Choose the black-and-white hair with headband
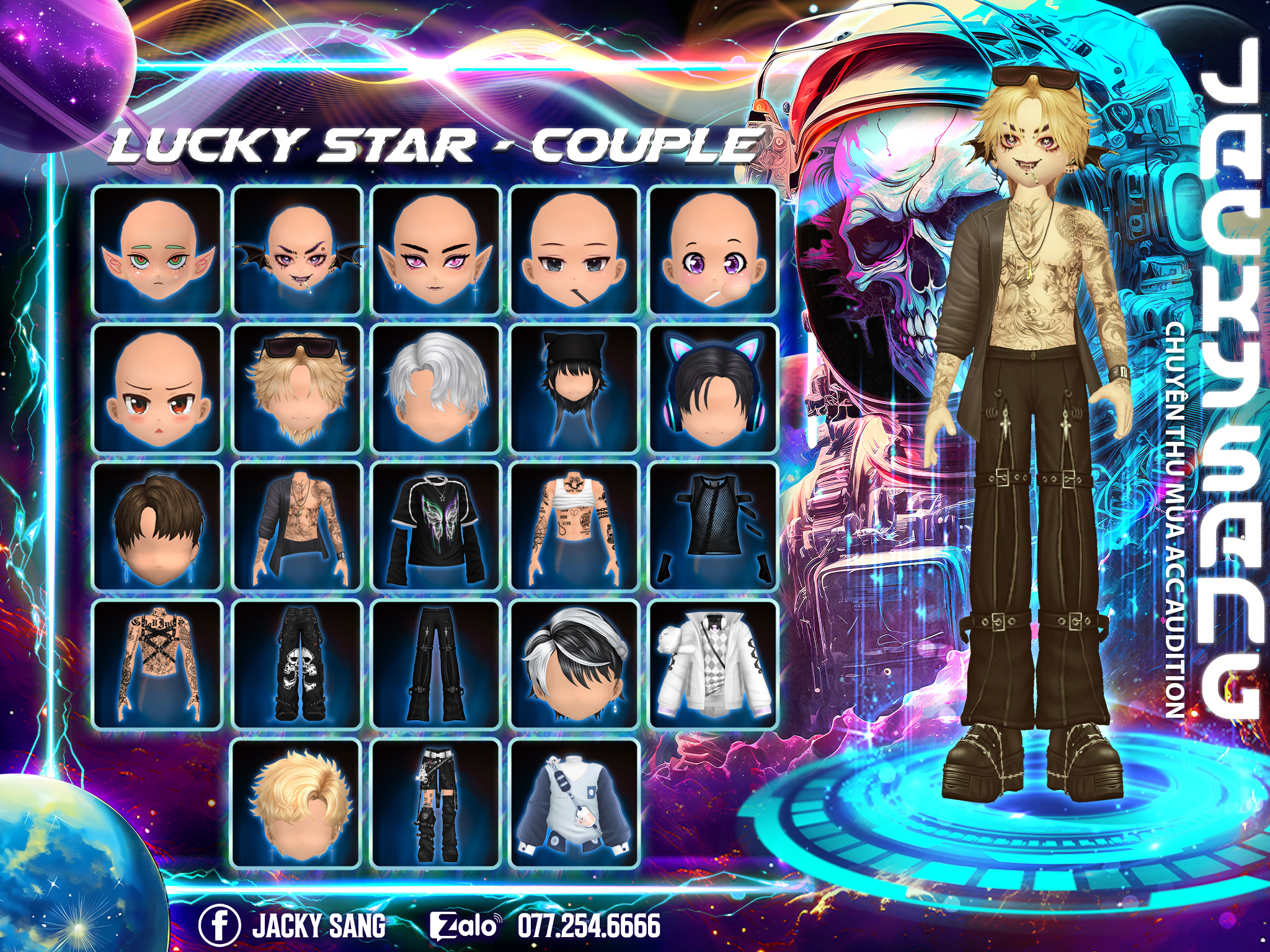Screen dimensions: 1270x952 574,664
